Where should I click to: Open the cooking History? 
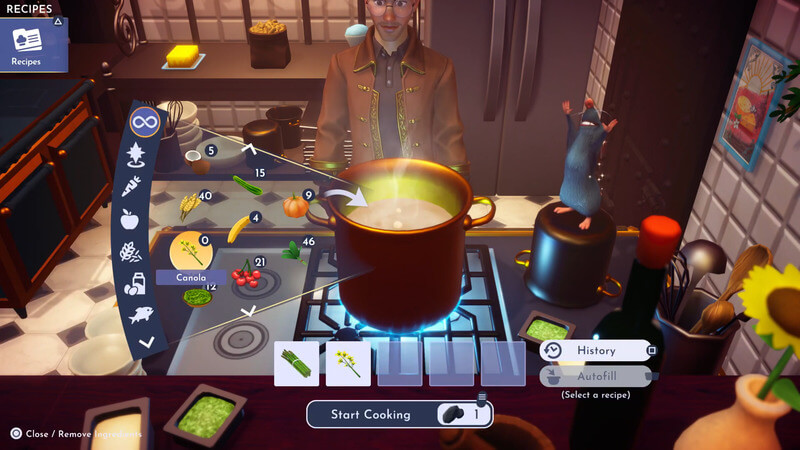[x=596, y=351]
